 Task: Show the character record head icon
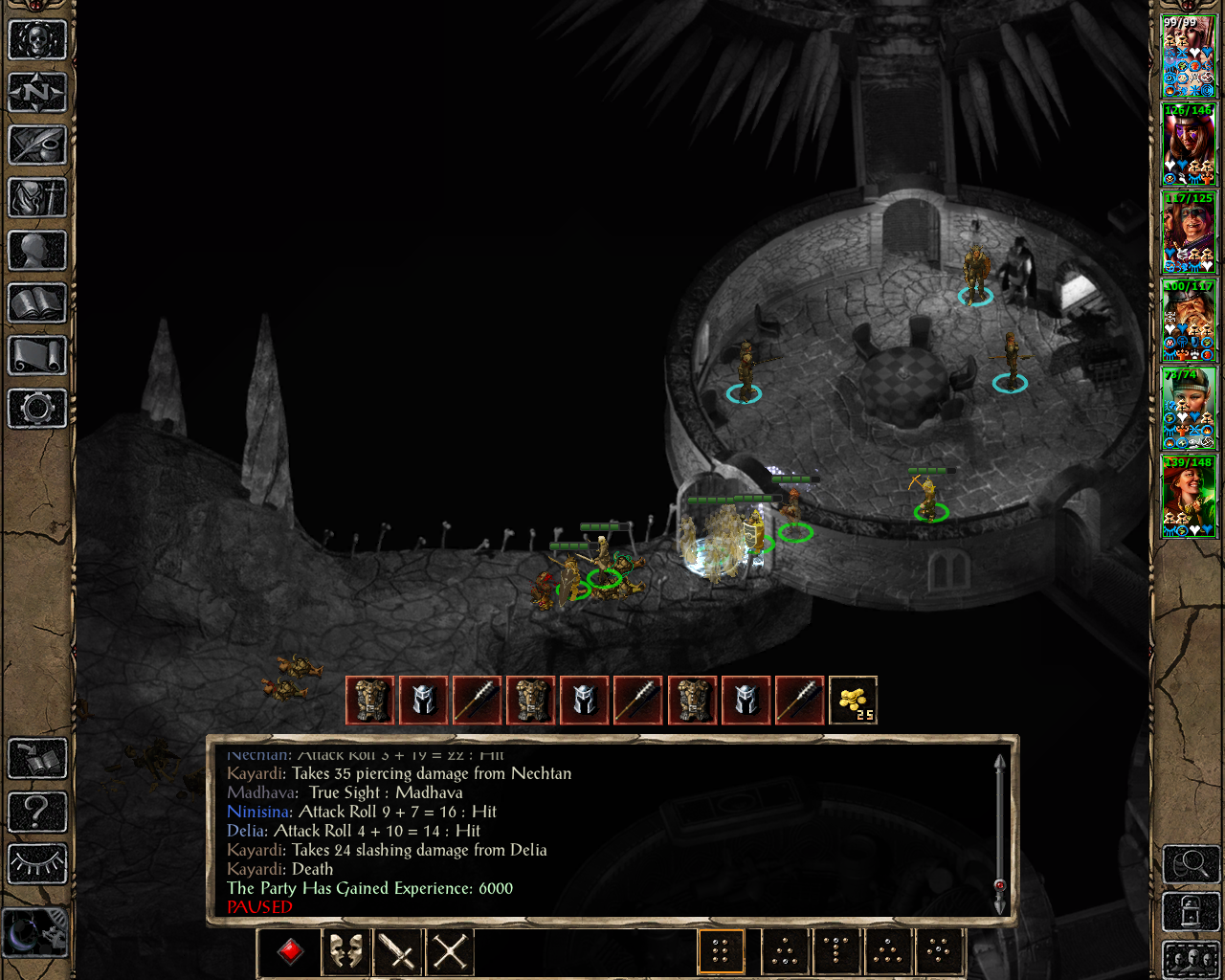point(37,251)
